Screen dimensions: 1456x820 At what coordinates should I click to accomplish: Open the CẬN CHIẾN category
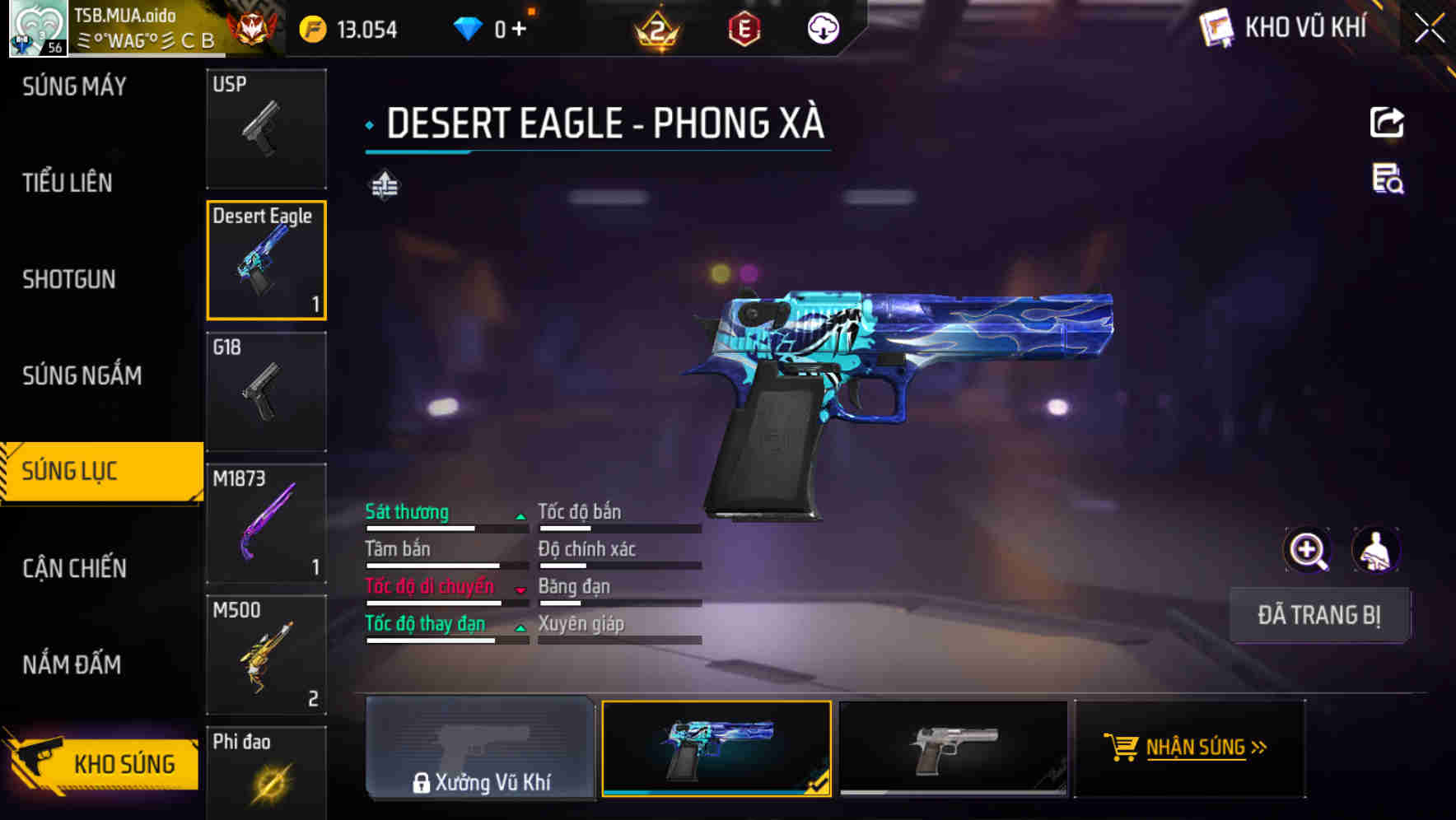[72, 568]
